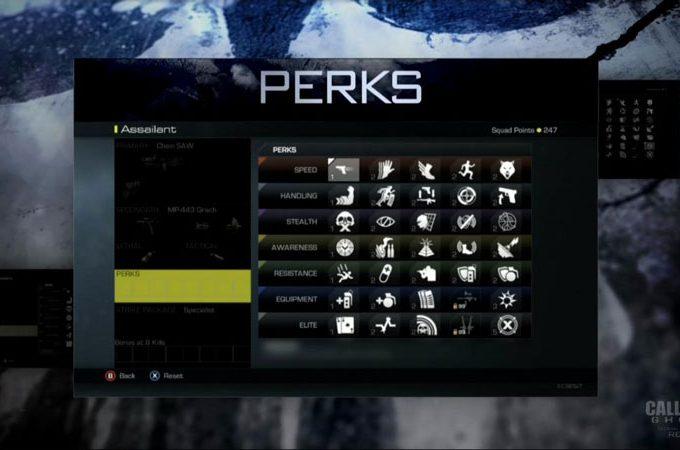Image resolution: width=680 pixels, height=450 pixels.
Task: Select the clock-shaped Awareness perk
Action: pos(343,248)
